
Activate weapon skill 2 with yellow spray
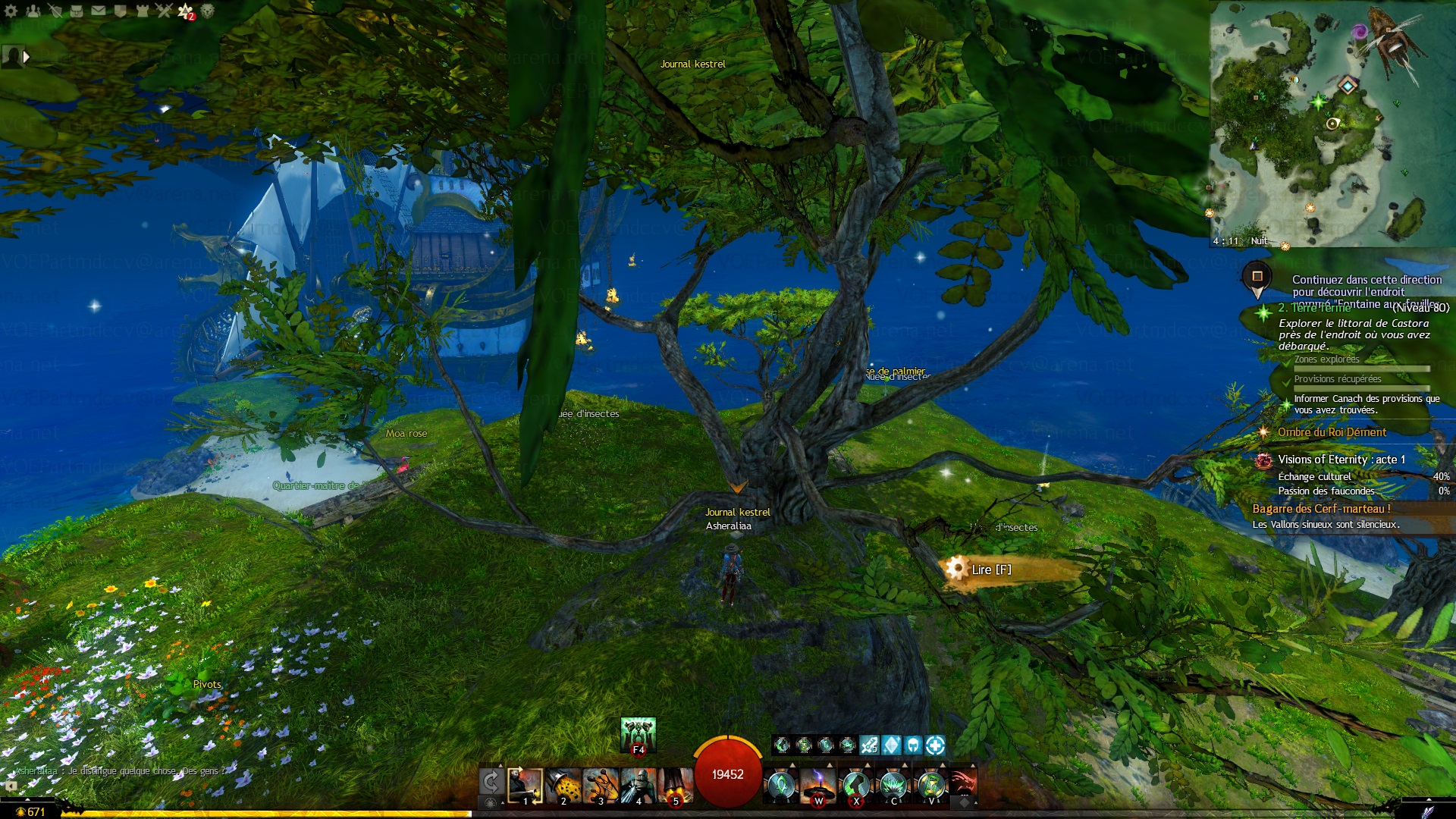point(563,785)
